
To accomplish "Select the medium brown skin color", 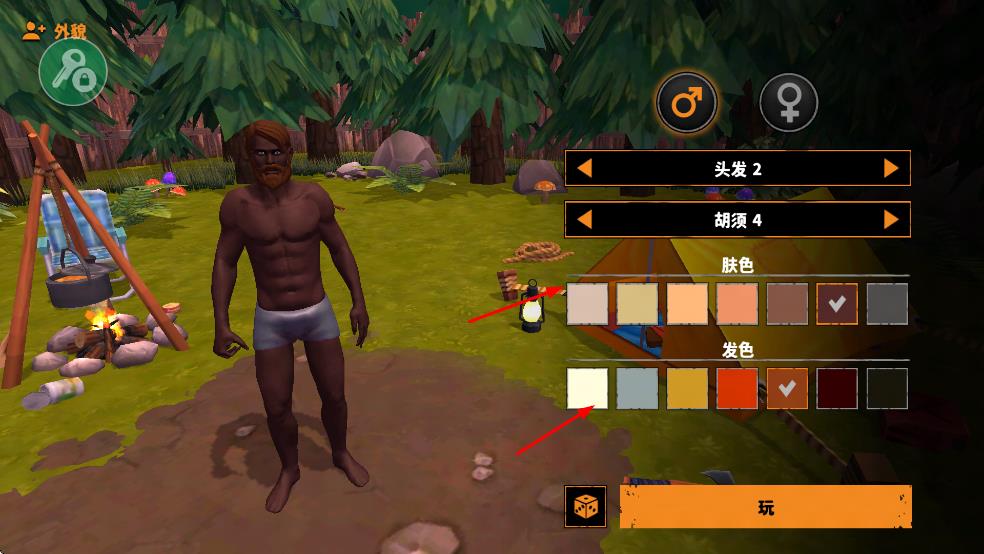I will point(787,304).
